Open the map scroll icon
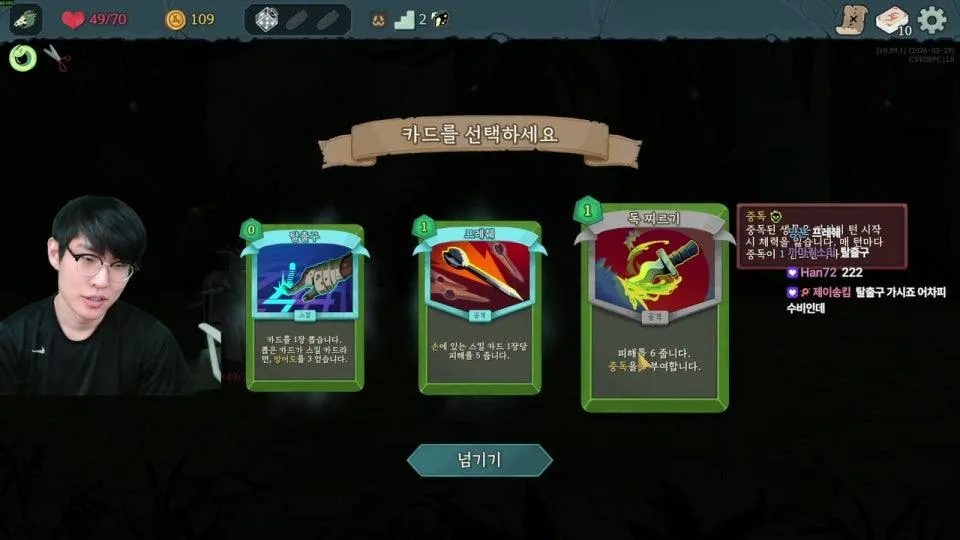960x540 pixels. [850, 19]
